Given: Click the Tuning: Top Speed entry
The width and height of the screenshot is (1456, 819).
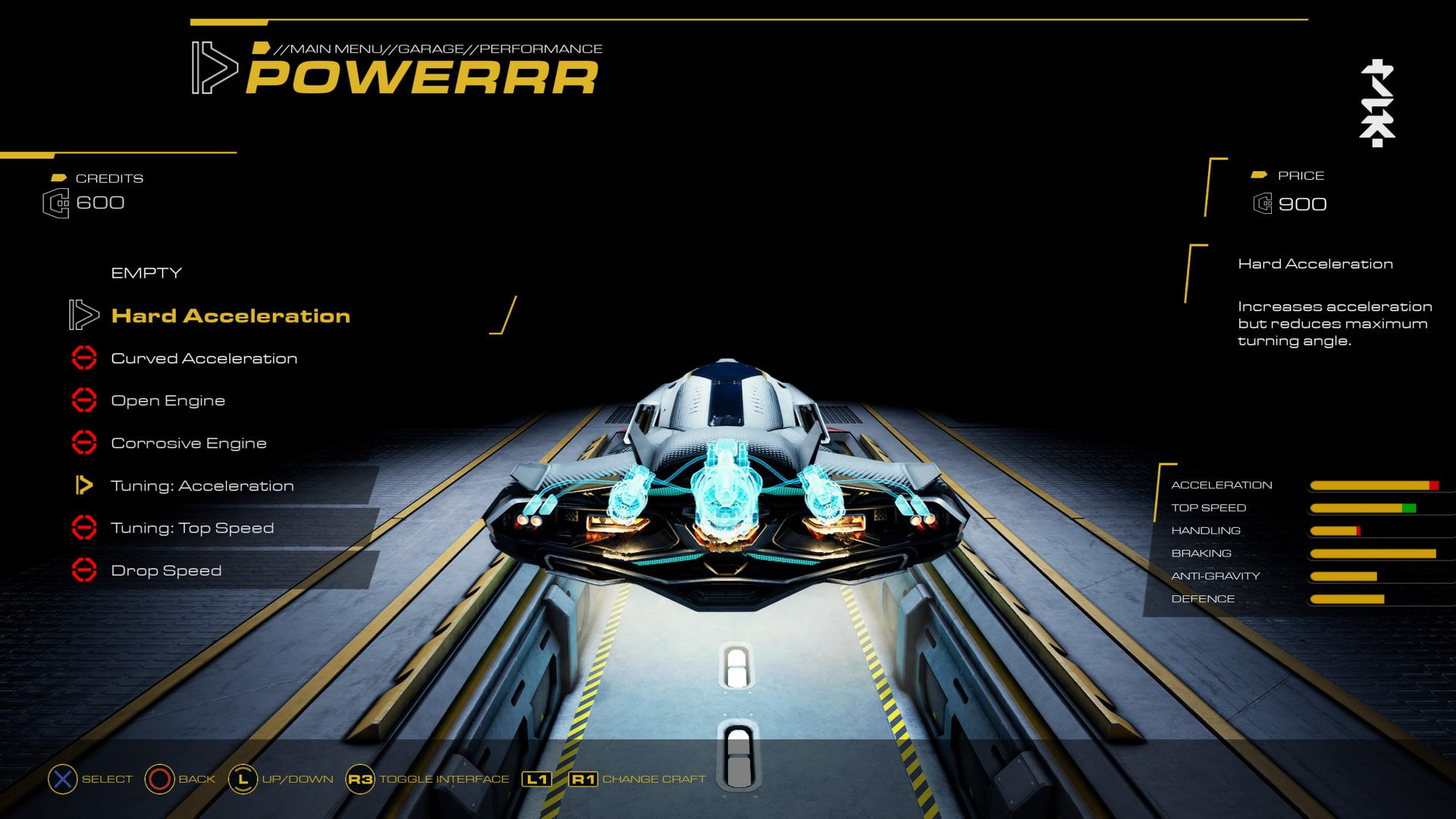Looking at the screenshot, I should click(192, 528).
